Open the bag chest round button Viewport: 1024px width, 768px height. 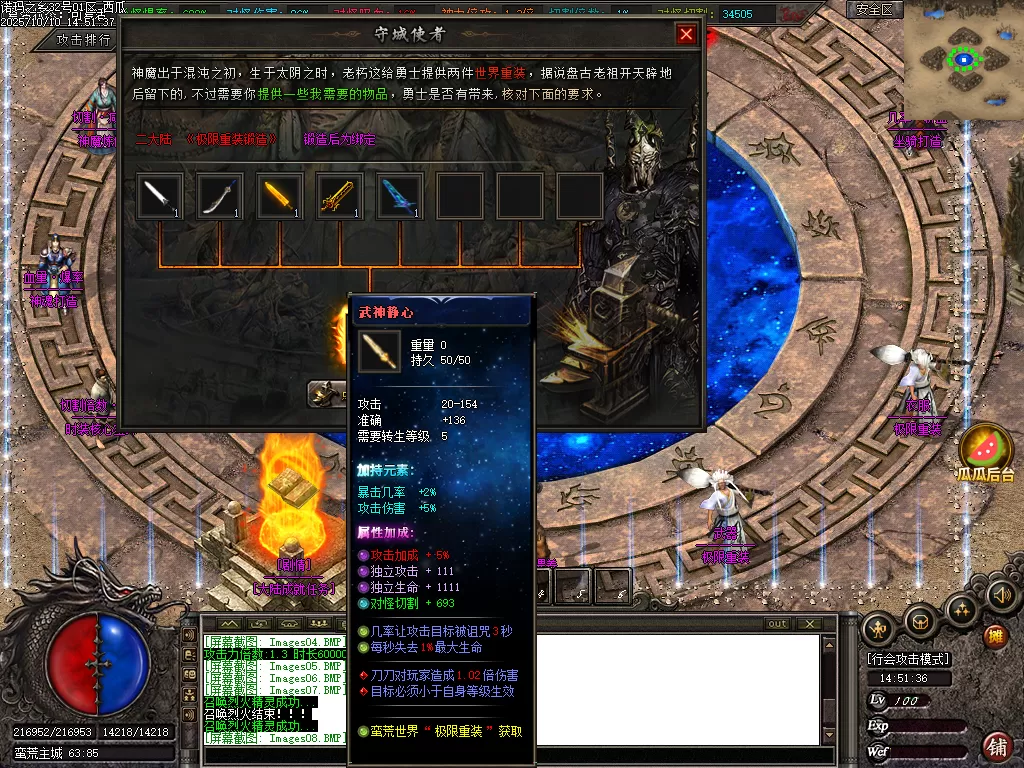(x=921, y=621)
